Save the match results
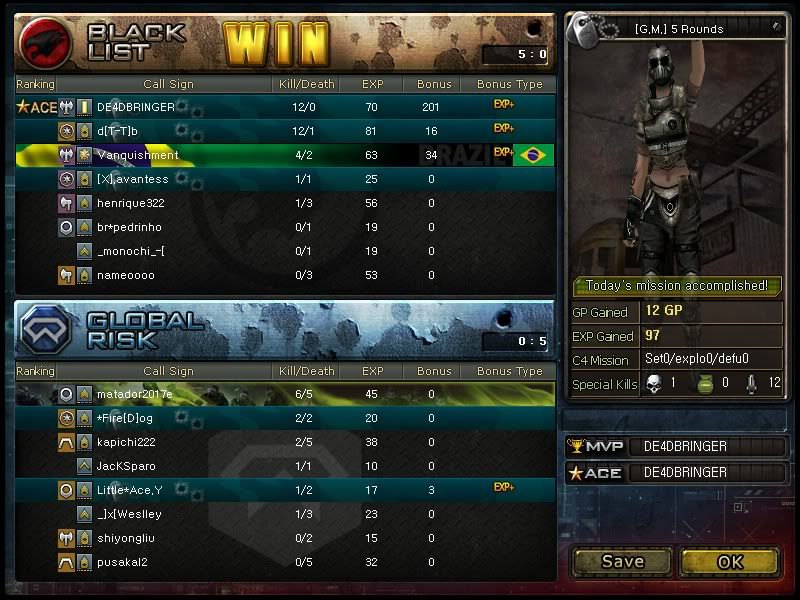 pos(622,561)
